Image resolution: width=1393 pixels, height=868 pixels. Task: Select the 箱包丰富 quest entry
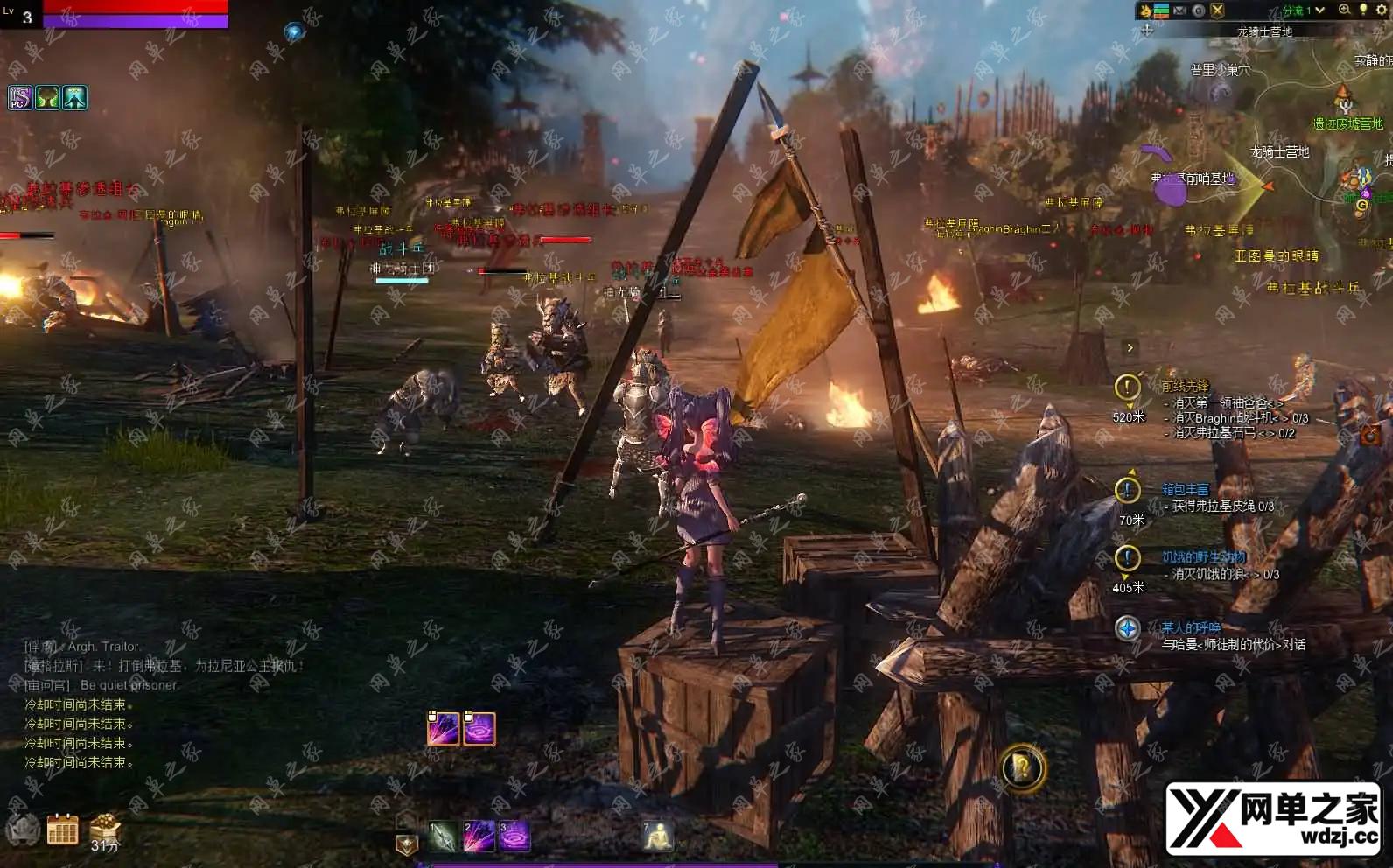pyautogui.click(x=1185, y=489)
